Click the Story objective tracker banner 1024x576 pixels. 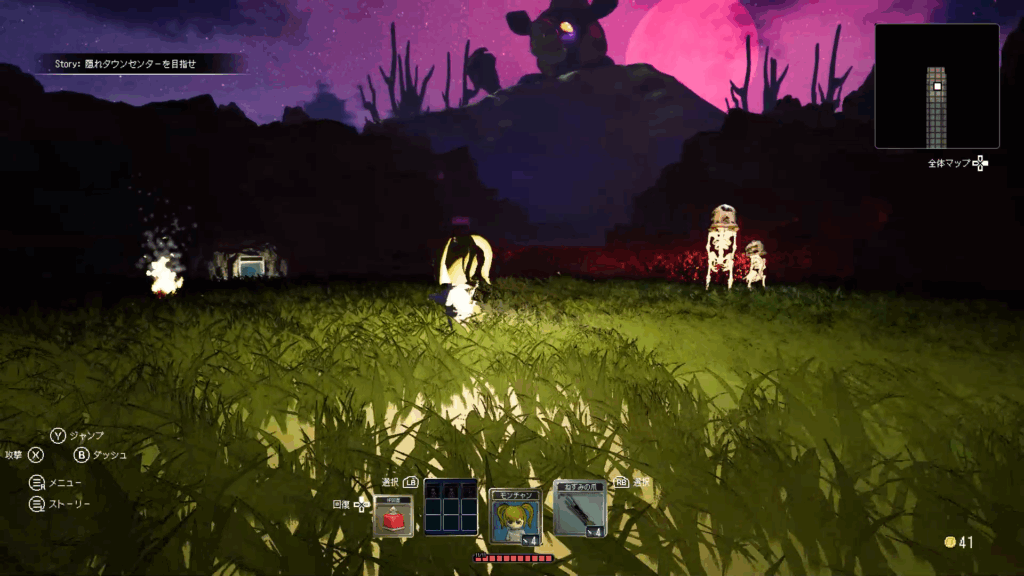(x=140, y=64)
